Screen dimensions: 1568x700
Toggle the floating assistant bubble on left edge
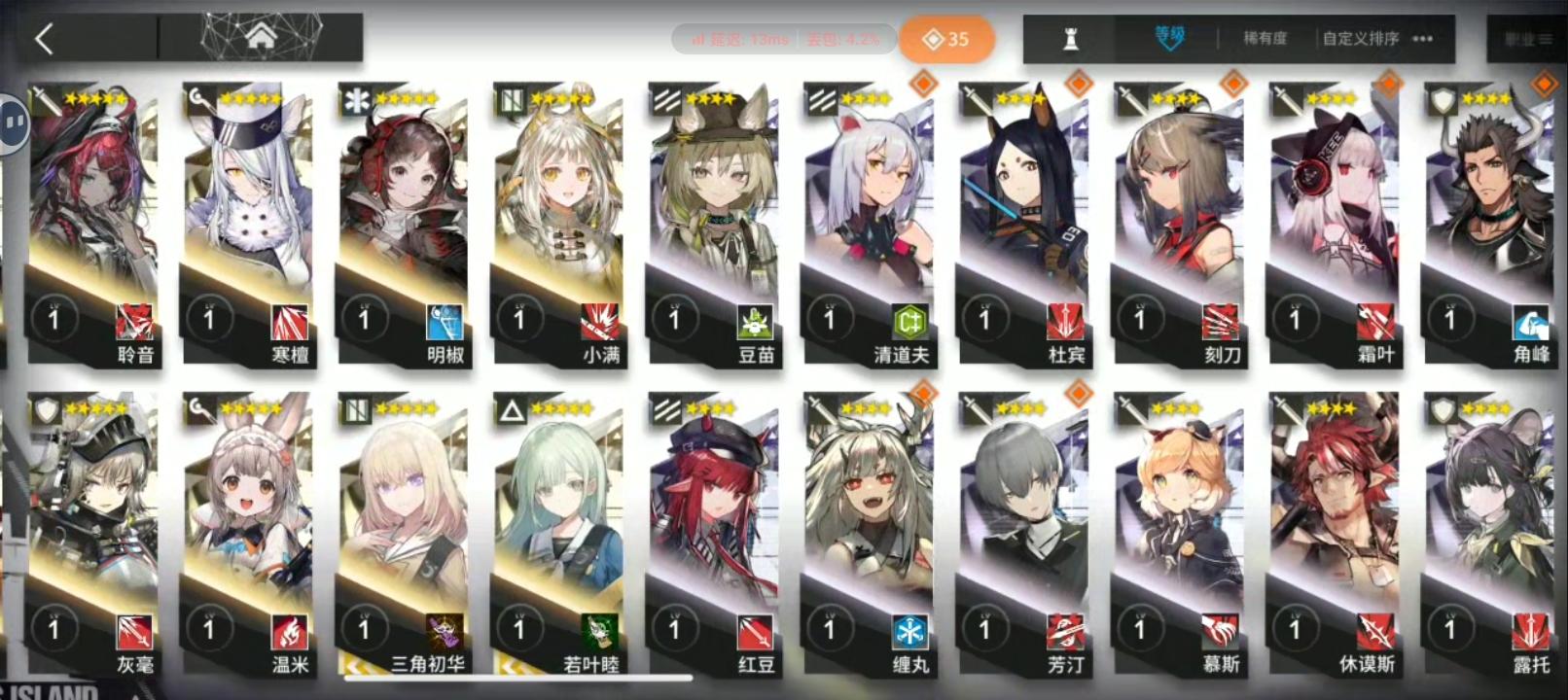(x=12, y=122)
